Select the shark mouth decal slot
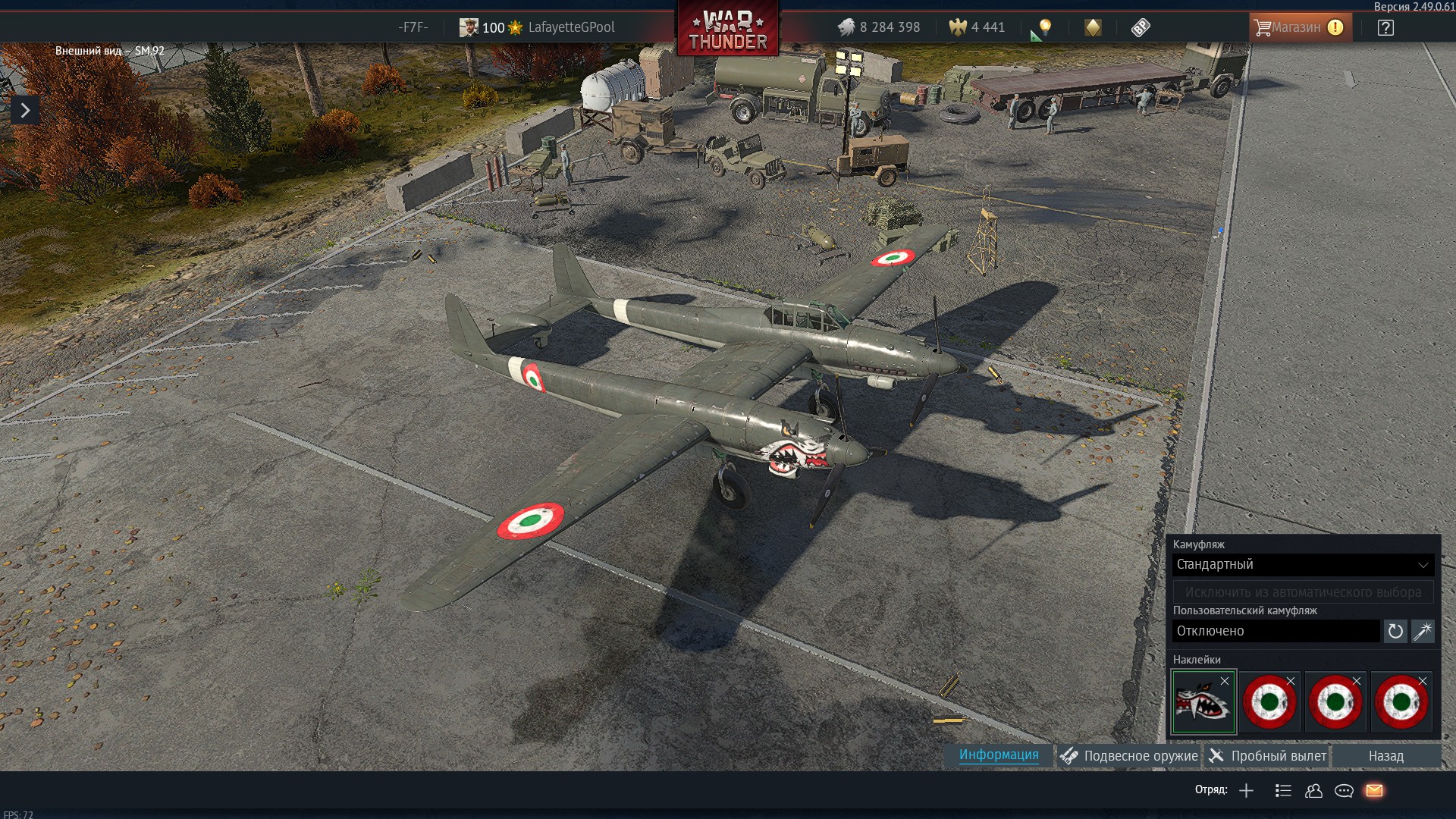 [1203, 703]
